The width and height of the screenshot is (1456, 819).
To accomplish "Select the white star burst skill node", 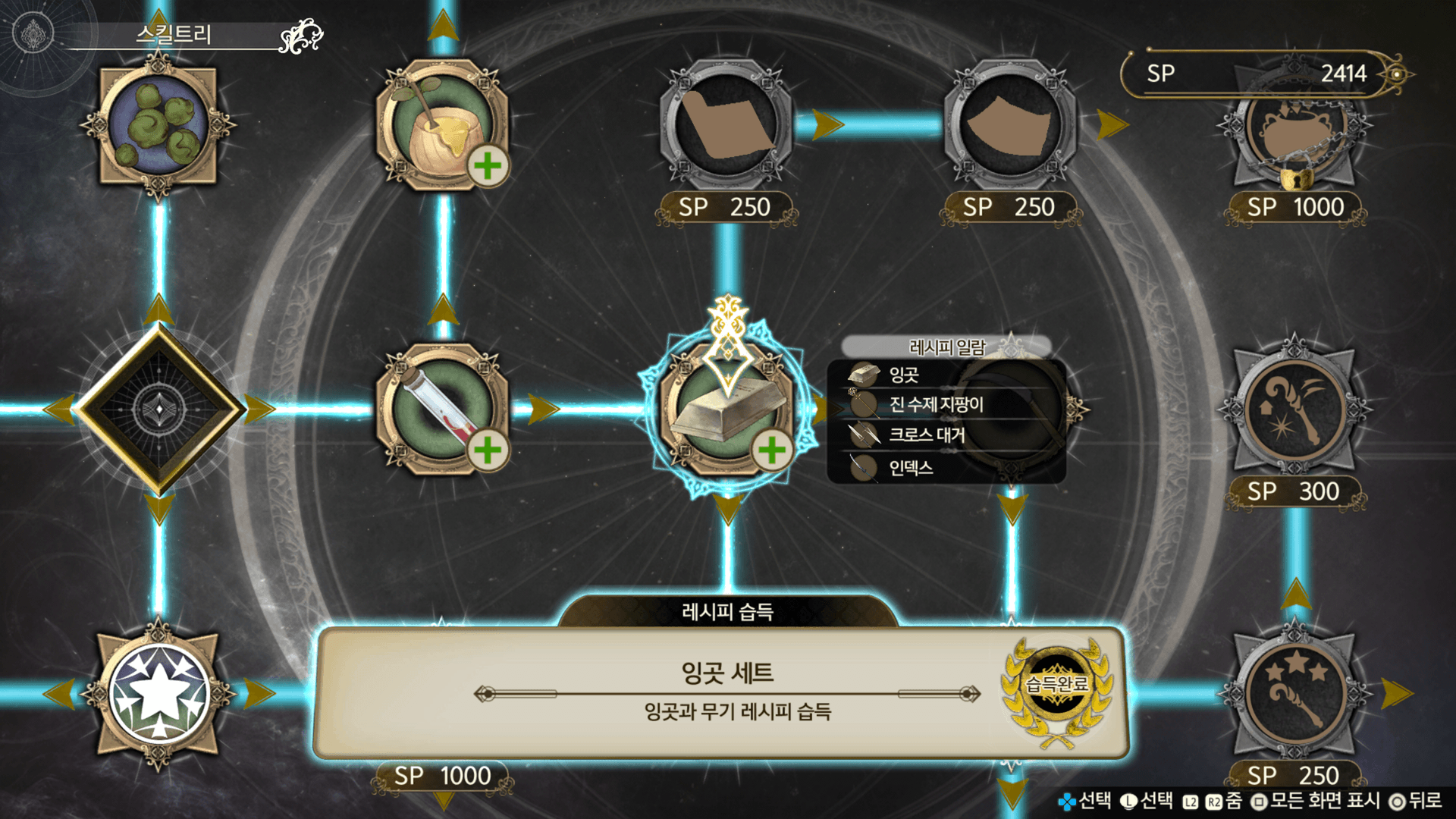I will click(158, 693).
